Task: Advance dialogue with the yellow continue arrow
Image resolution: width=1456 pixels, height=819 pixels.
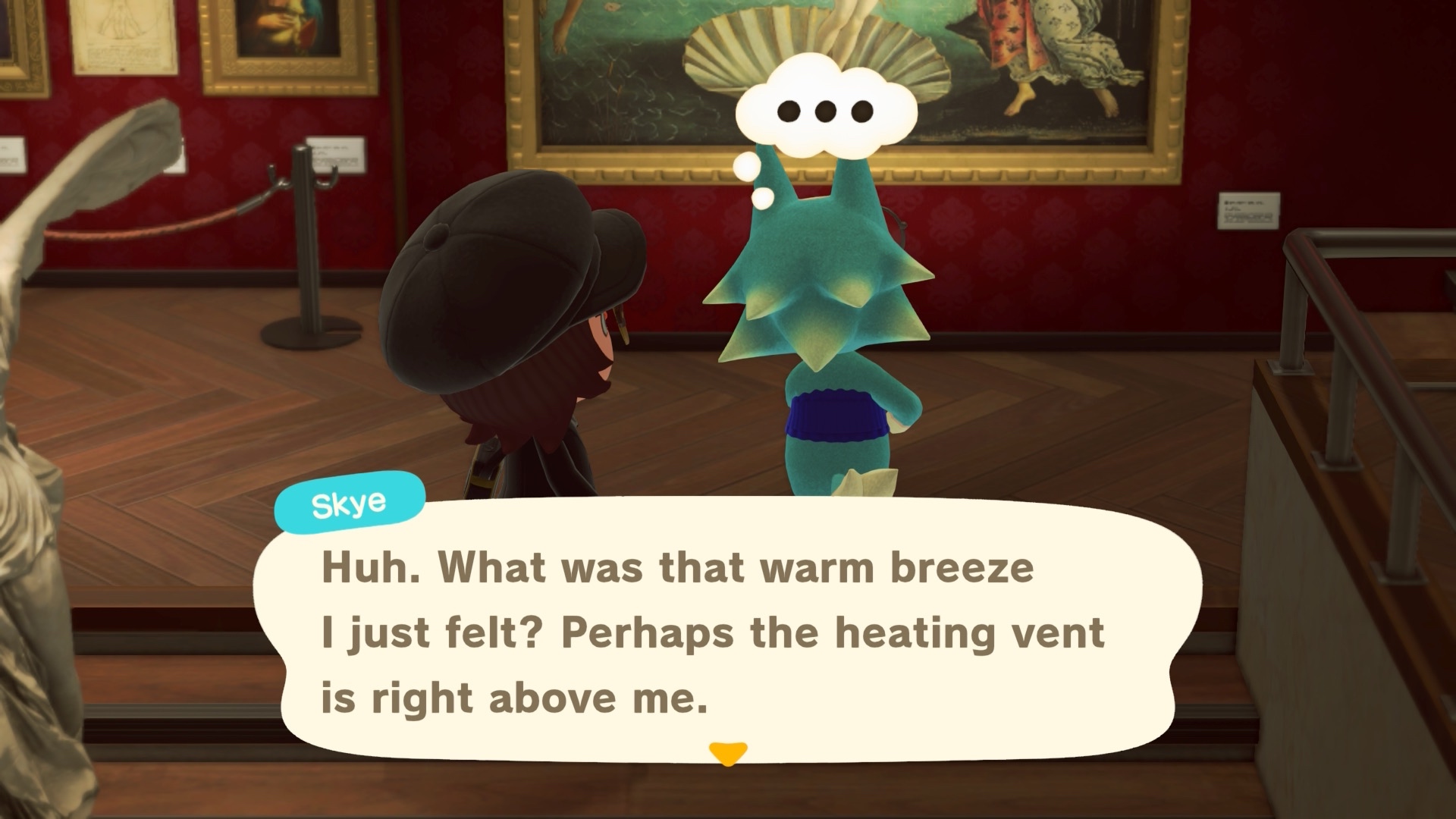Action: coord(728,753)
